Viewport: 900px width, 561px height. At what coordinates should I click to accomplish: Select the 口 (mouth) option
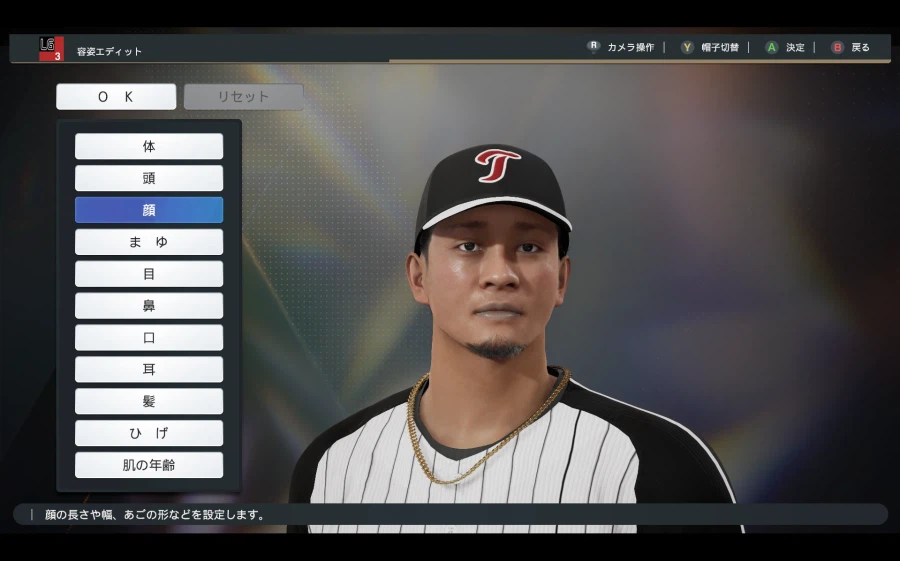point(149,338)
